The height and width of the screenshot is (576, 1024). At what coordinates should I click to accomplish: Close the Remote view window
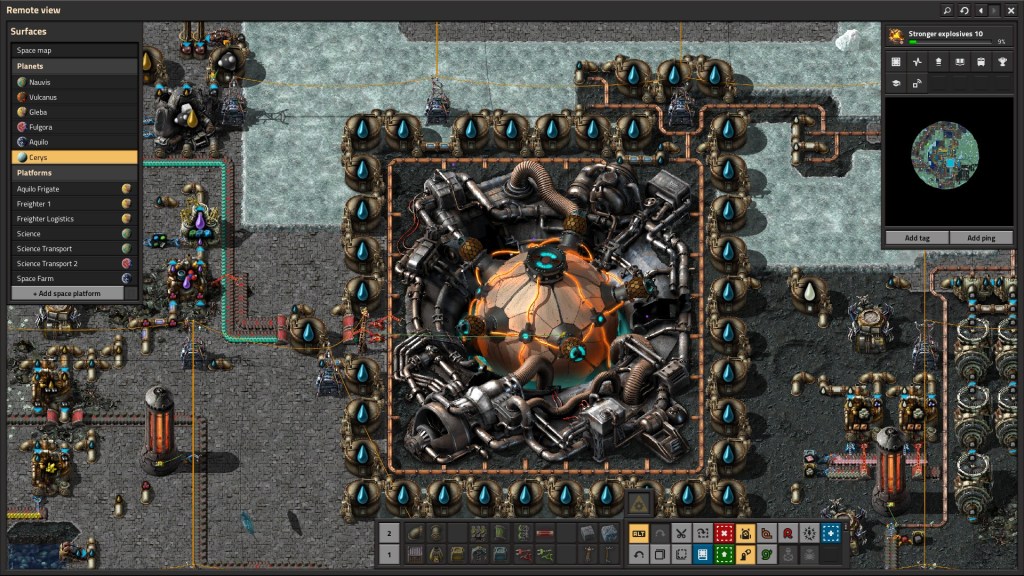point(1011,10)
